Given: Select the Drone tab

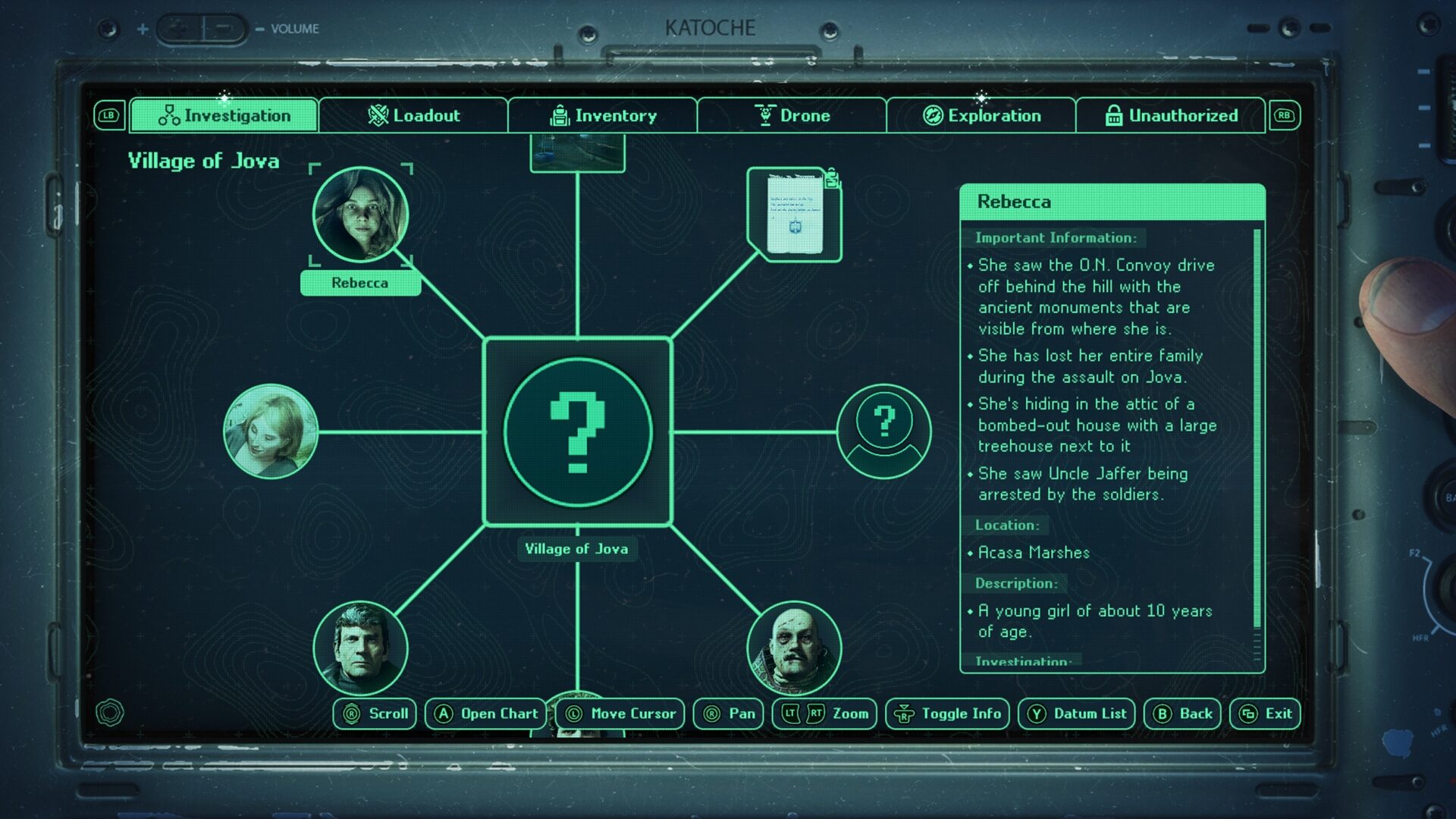Looking at the screenshot, I should [x=792, y=115].
